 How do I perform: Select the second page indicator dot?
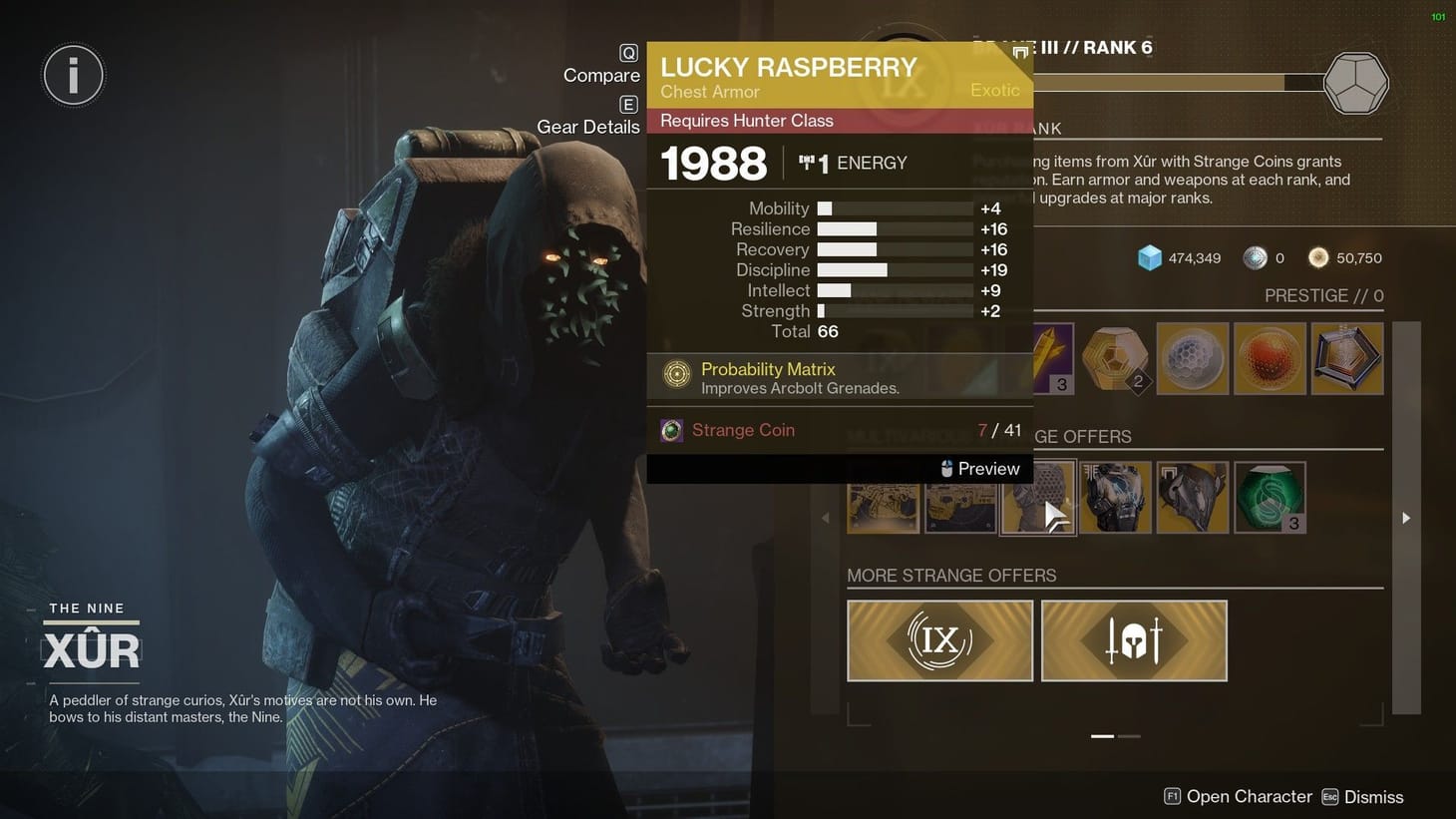[1130, 736]
